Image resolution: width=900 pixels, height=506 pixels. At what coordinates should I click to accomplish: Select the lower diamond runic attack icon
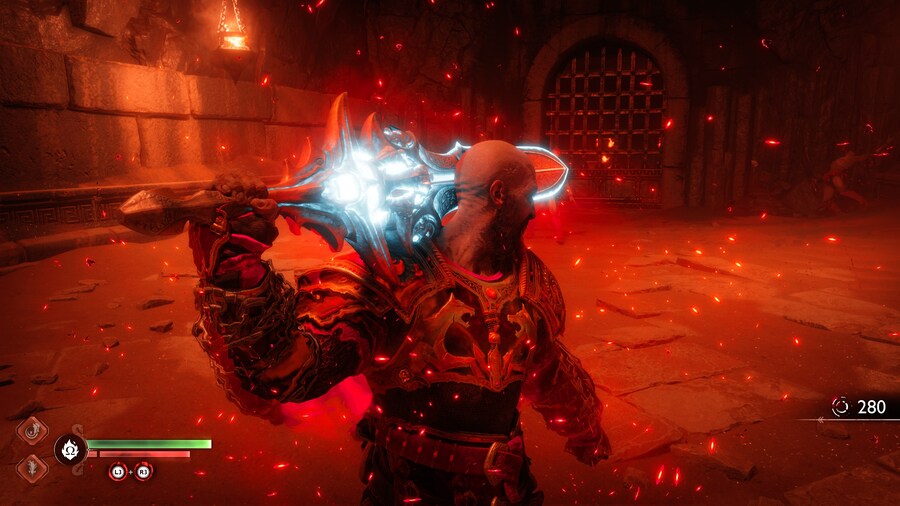(32, 467)
